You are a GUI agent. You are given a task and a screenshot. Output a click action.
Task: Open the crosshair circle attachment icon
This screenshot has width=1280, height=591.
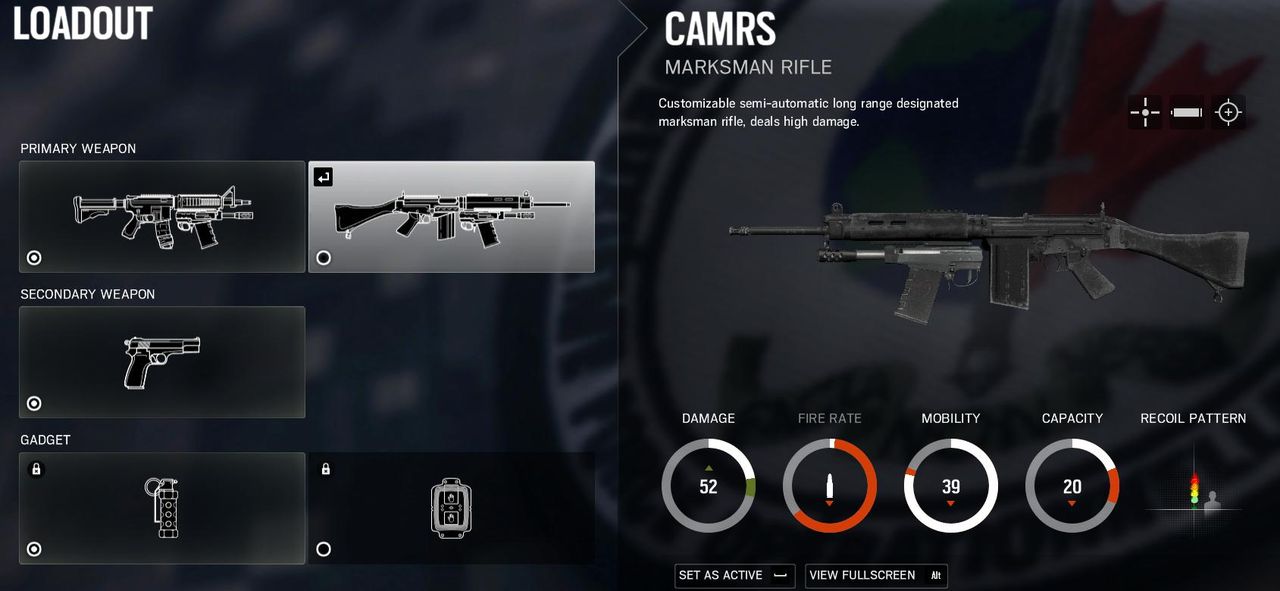tap(1228, 112)
